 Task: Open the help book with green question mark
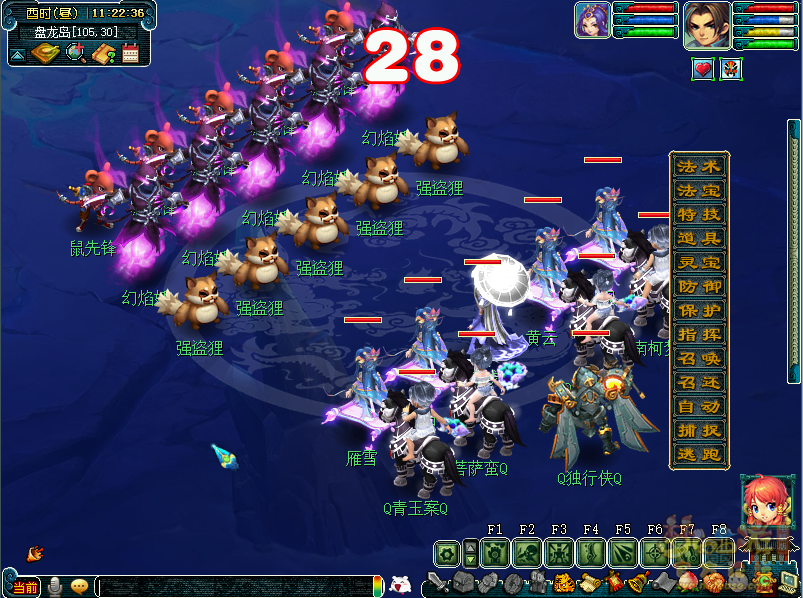[103, 53]
